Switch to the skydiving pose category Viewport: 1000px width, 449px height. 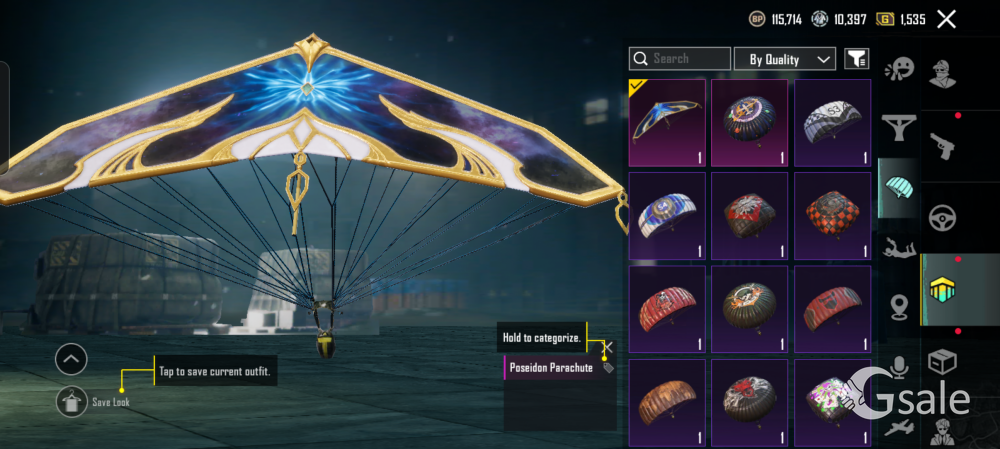point(900,247)
